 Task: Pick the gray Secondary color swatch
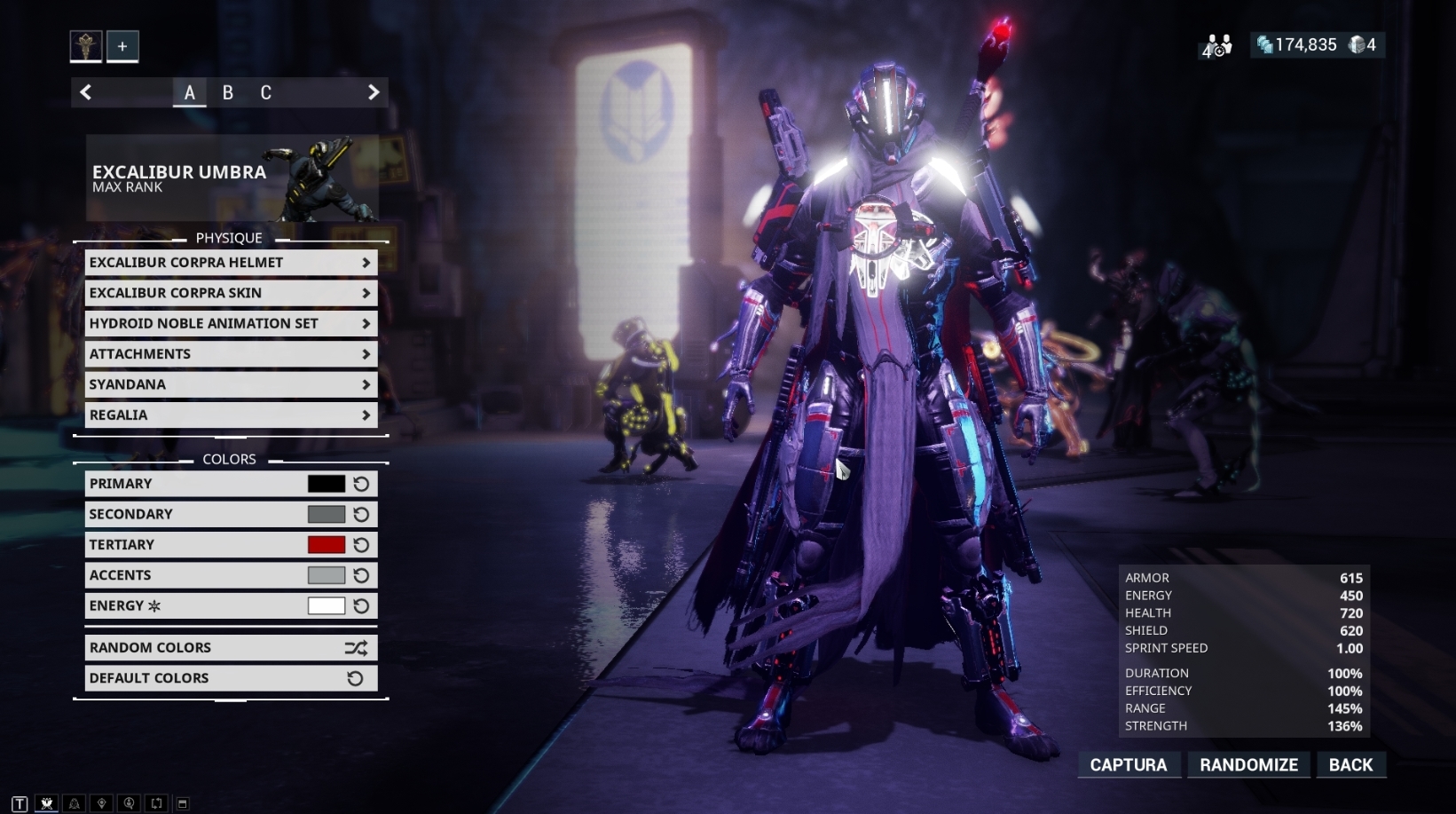coord(326,514)
